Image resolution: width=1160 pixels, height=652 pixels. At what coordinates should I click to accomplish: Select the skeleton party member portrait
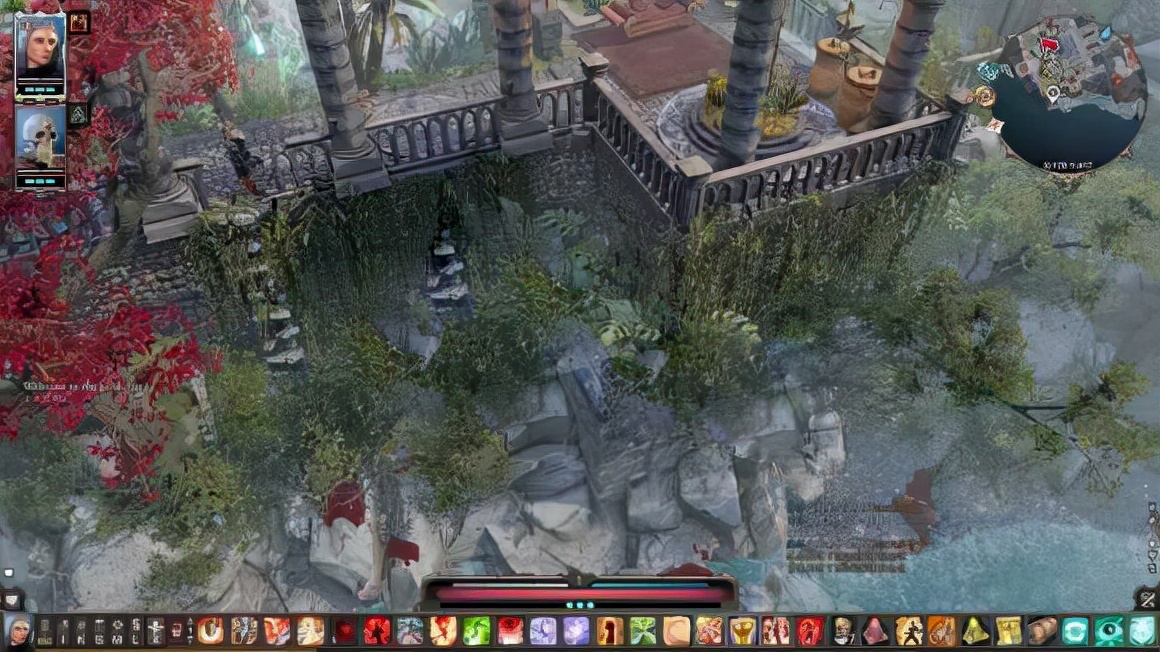tap(40, 141)
